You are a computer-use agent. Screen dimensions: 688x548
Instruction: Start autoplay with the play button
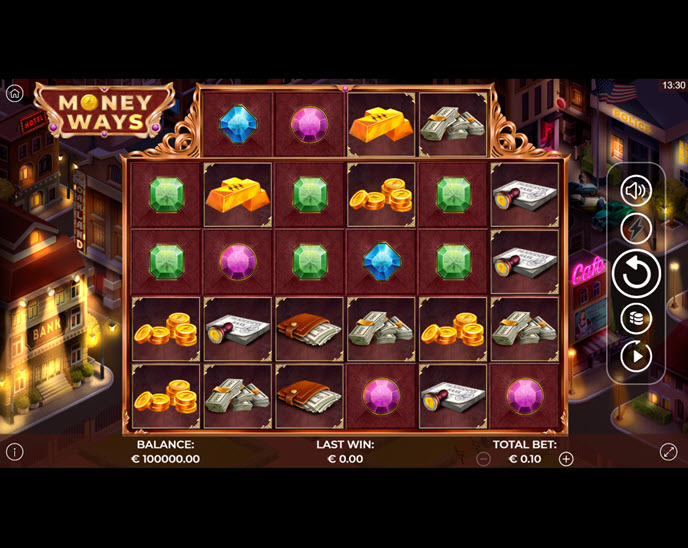click(636, 355)
